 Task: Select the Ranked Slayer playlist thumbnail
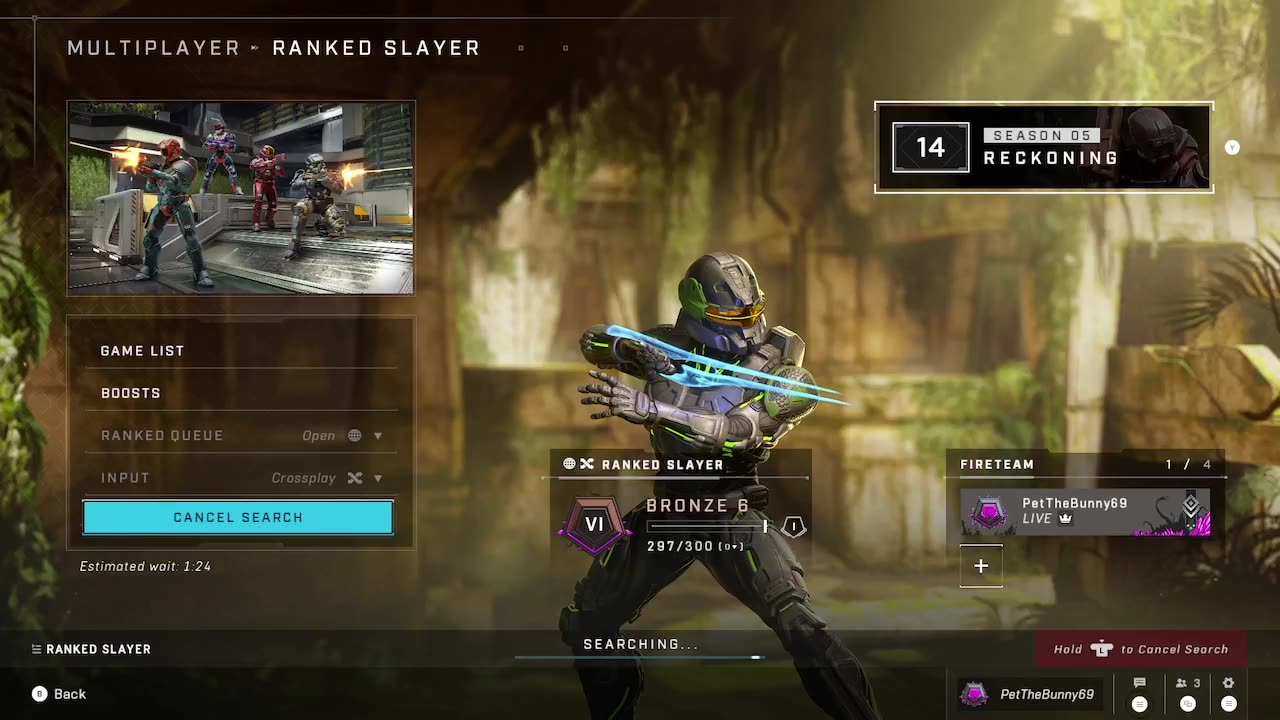pyautogui.click(x=241, y=198)
